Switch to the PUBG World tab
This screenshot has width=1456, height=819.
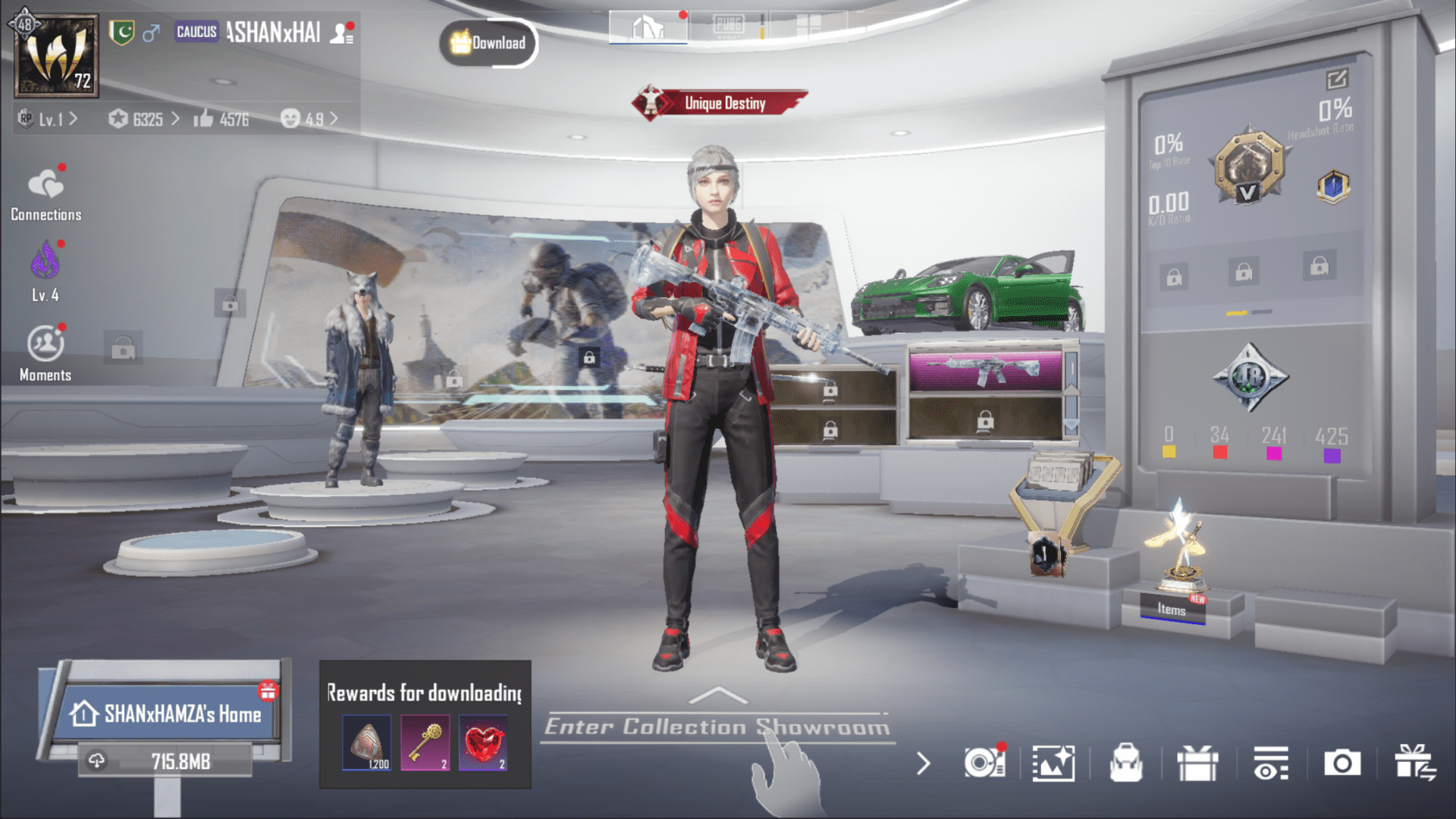point(730,24)
